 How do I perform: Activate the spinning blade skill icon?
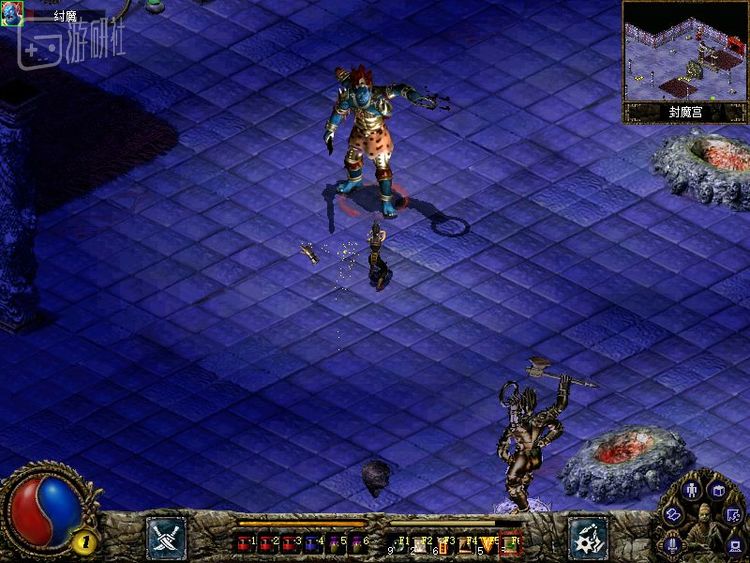click(587, 536)
